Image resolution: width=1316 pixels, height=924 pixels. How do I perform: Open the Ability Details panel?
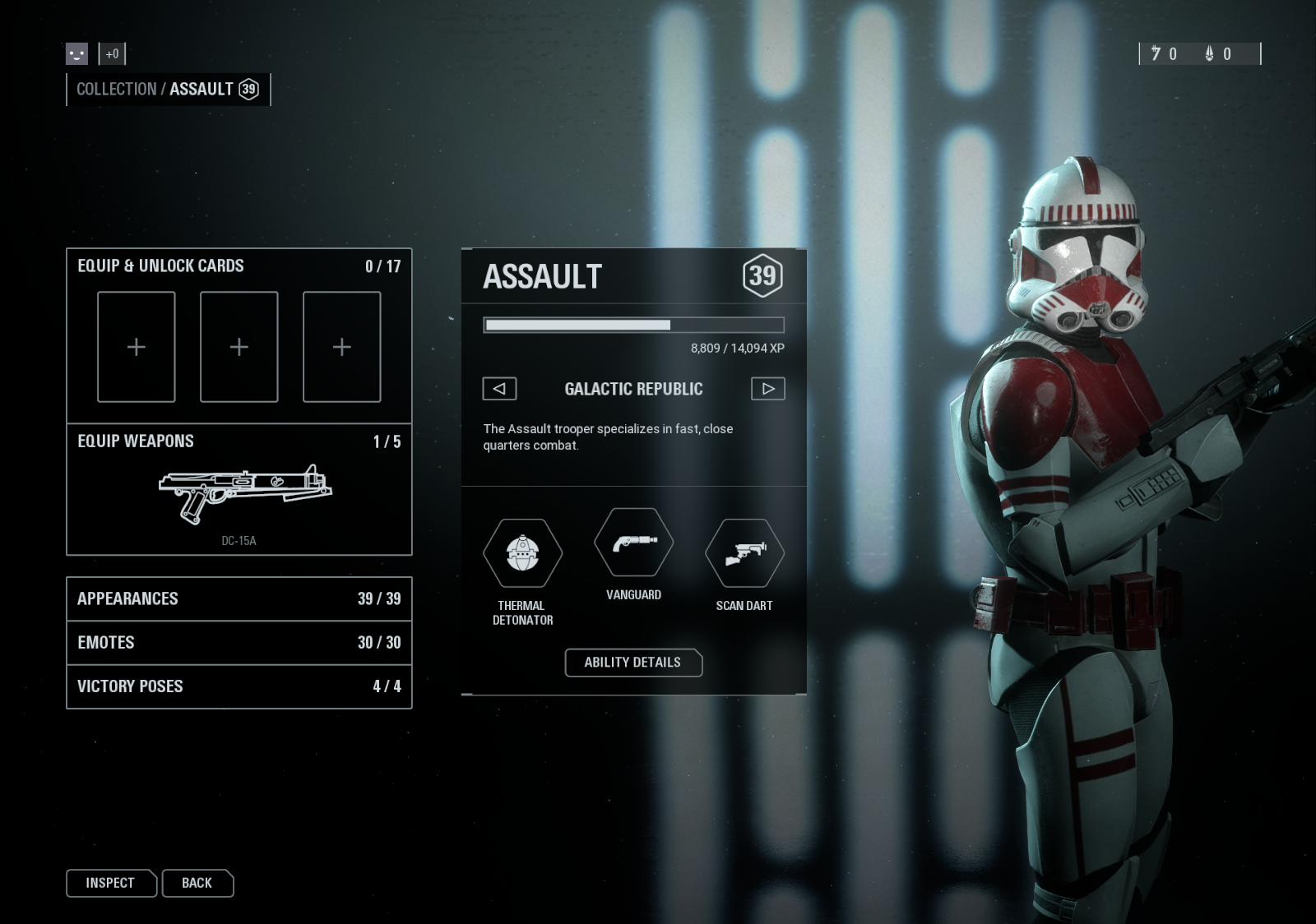click(633, 663)
